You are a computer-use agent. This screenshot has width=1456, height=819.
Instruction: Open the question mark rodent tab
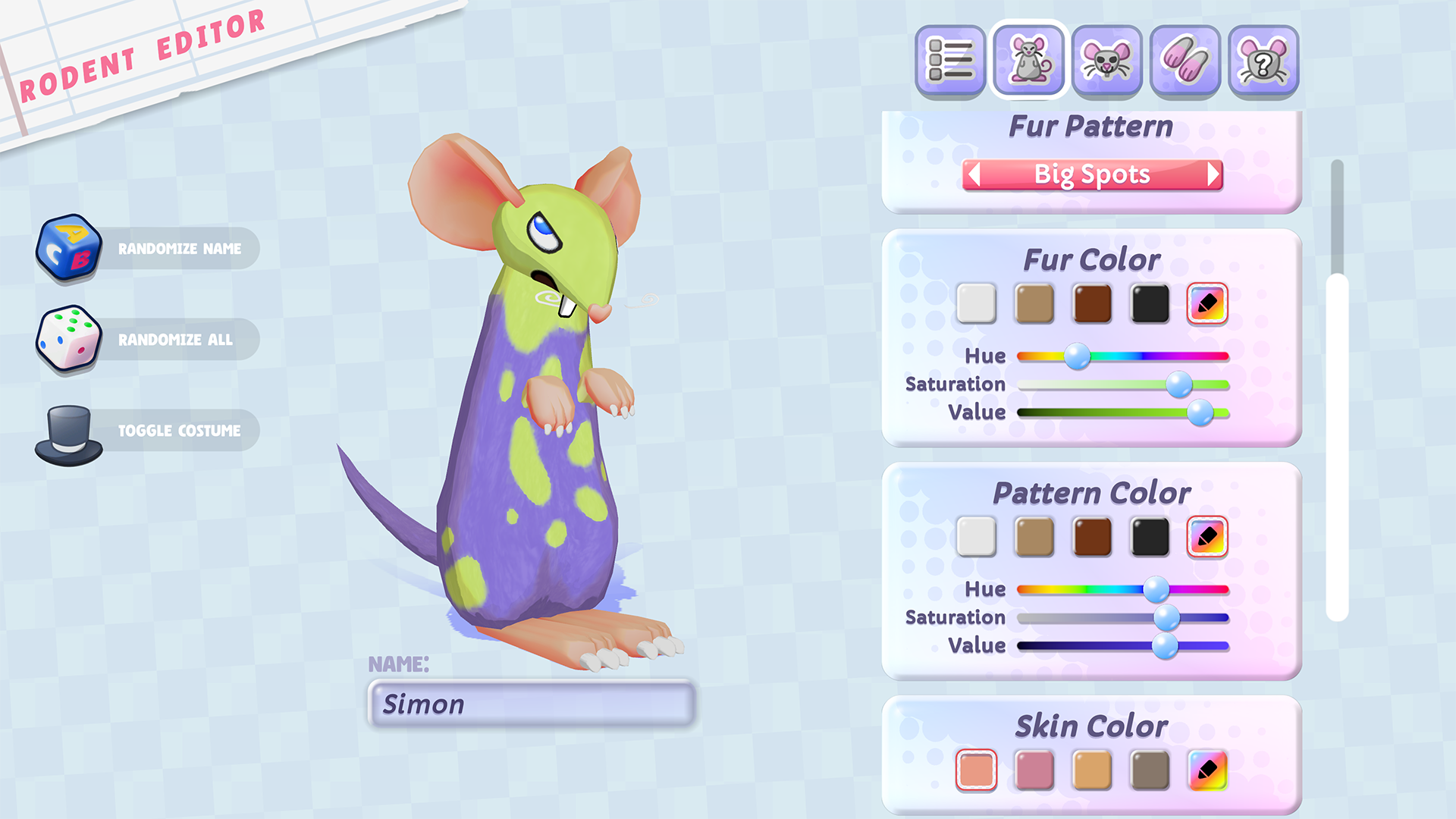click(1263, 61)
